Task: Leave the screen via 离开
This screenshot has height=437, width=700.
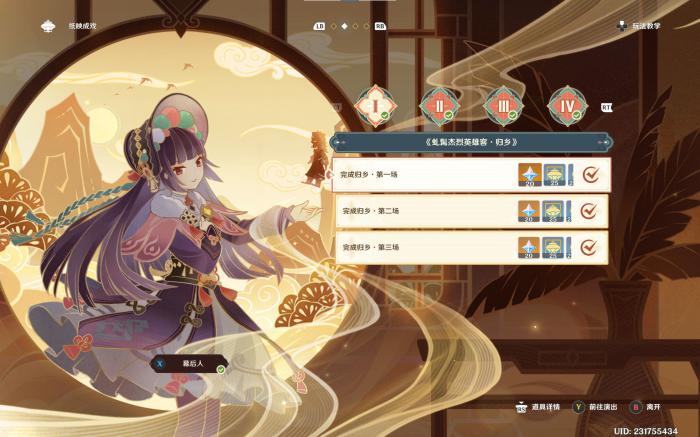Action: pyautogui.click(x=646, y=408)
